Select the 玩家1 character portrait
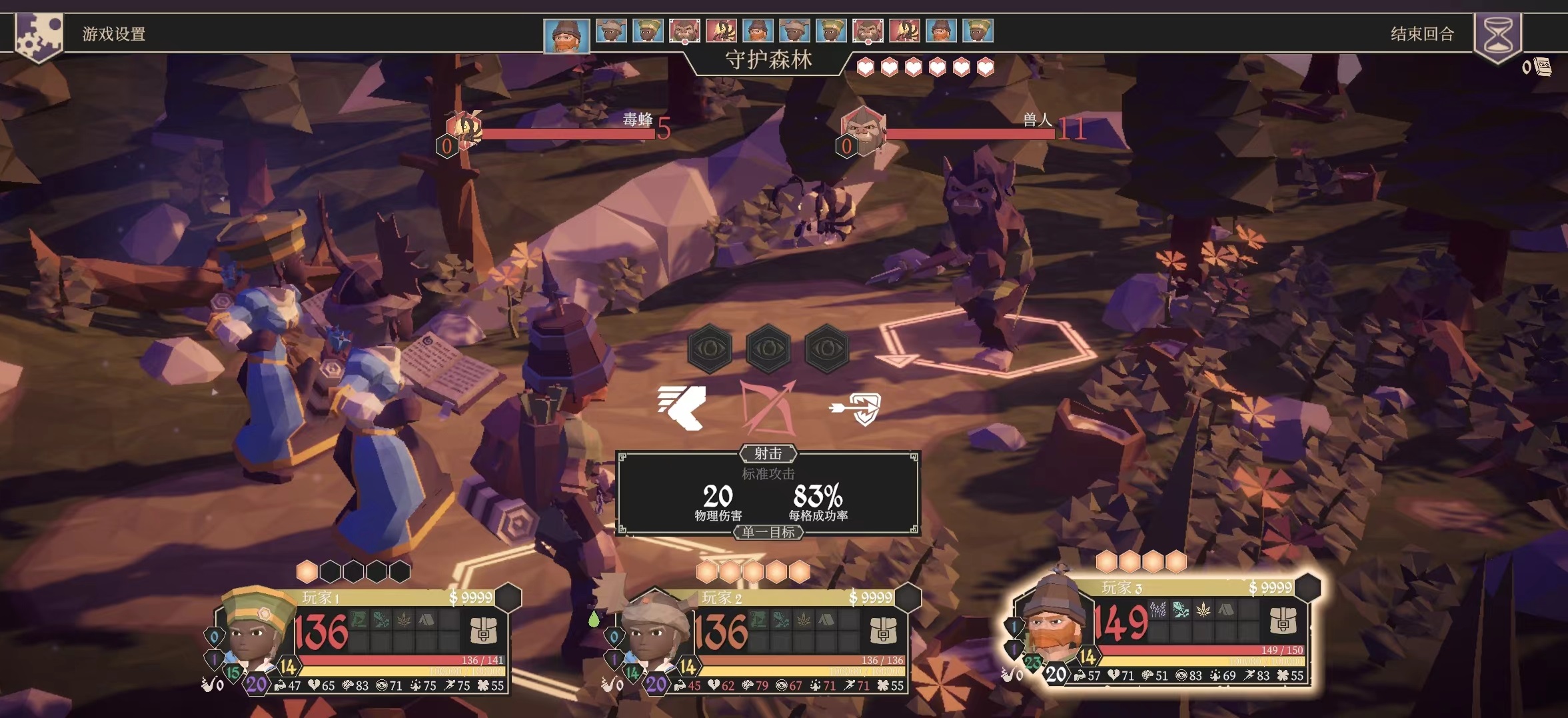Image resolution: width=1568 pixels, height=718 pixels. click(256, 630)
